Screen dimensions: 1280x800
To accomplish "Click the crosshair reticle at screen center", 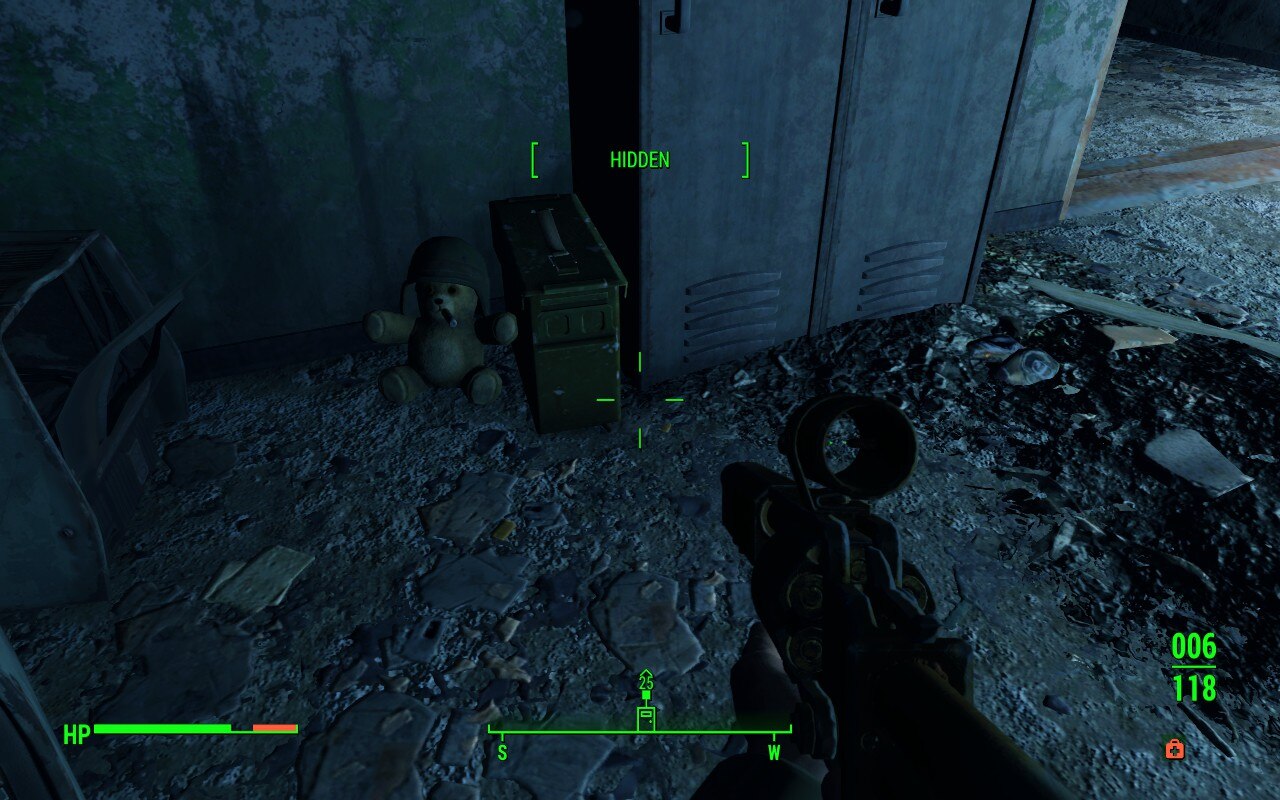I will 640,398.
